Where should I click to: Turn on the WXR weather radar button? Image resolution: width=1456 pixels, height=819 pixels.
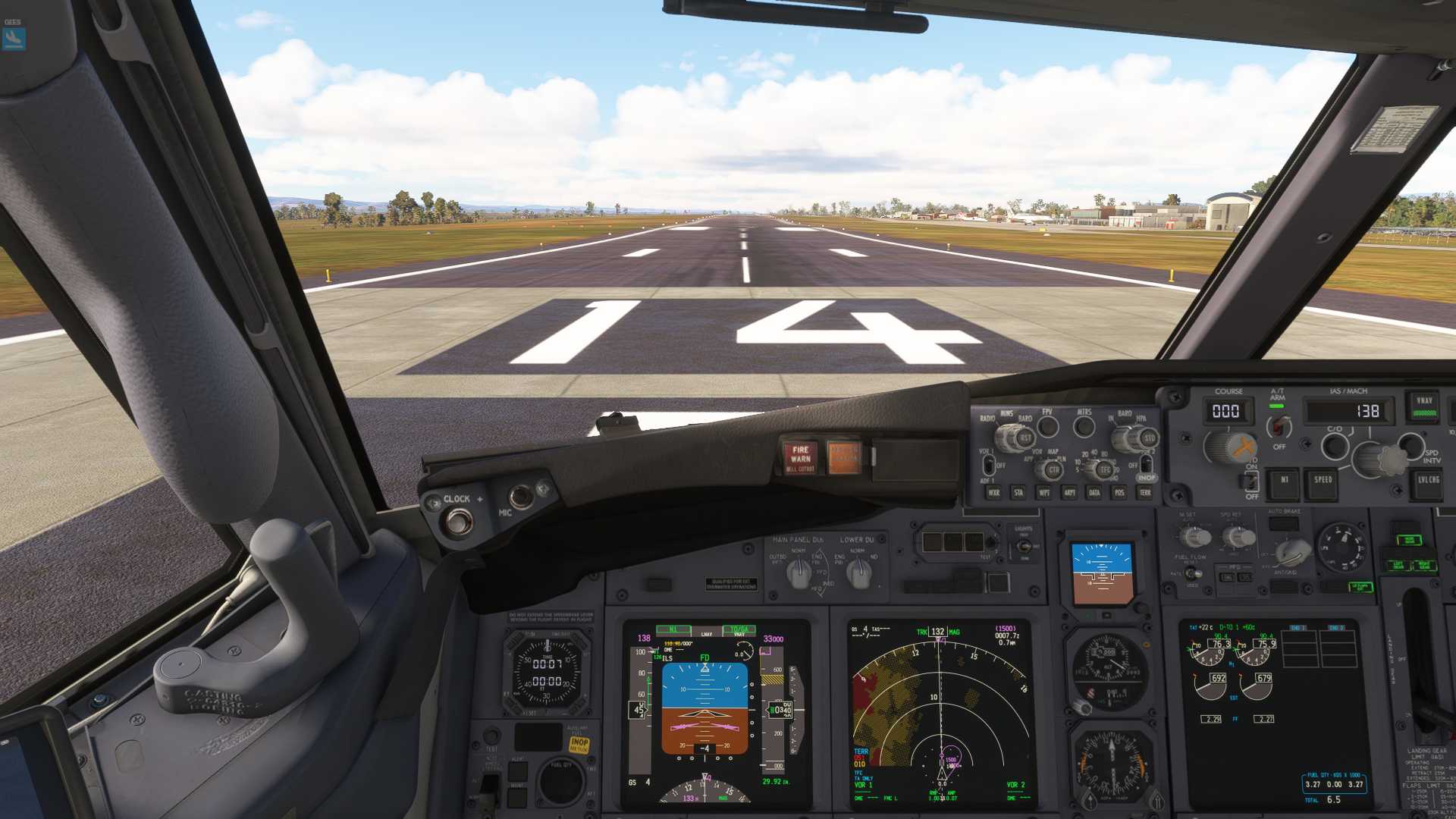pos(993,493)
